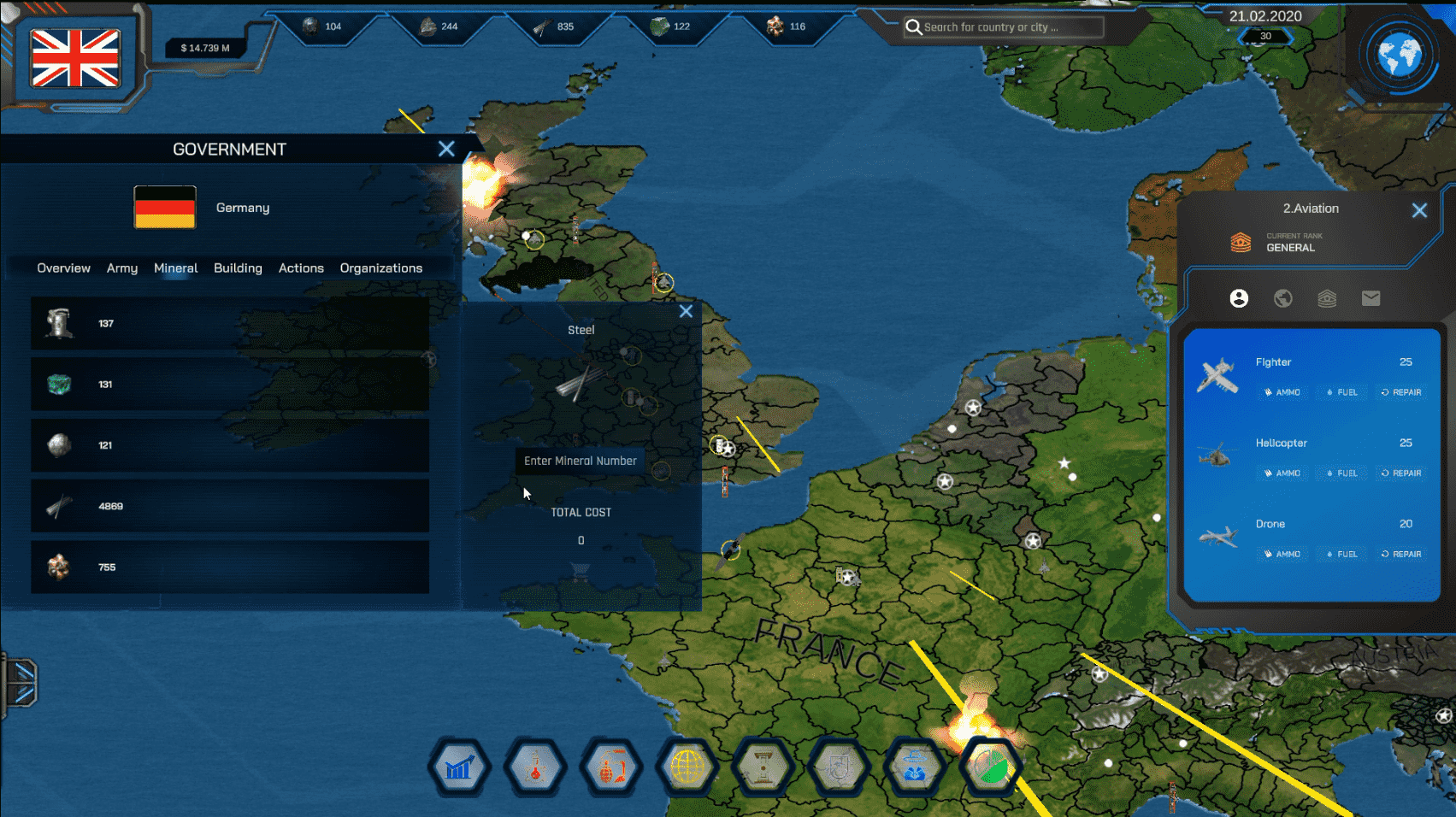Screen dimensions: 1456x817
Task: Open the Army tab
Action: point(122,268)
